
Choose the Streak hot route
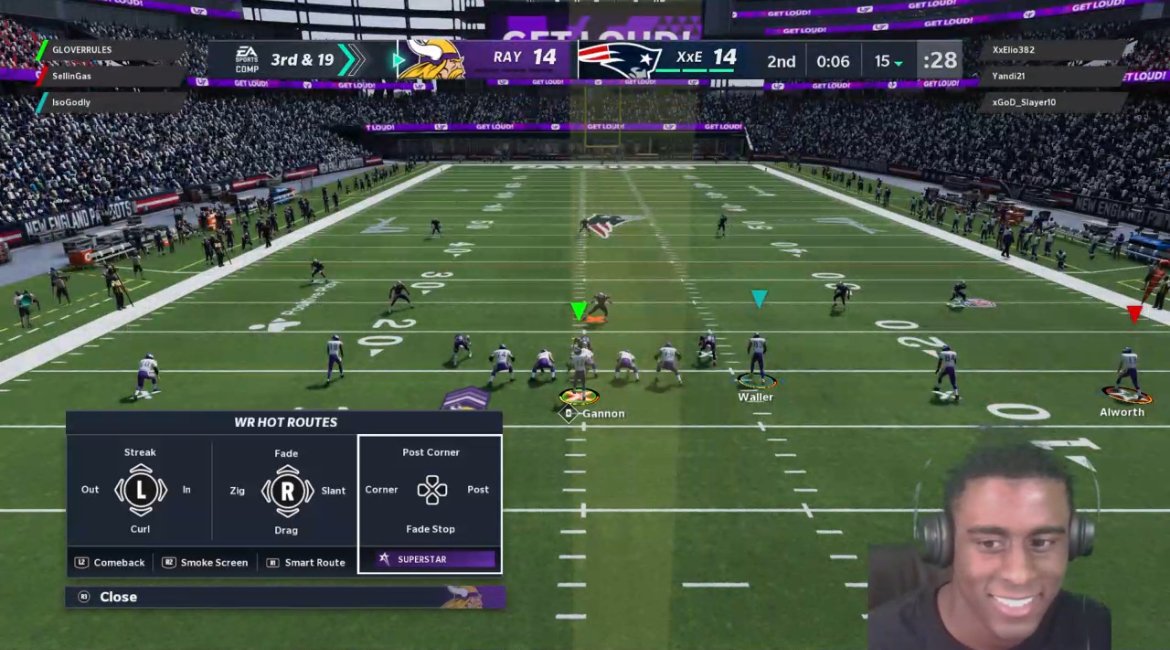coord(140,453)
